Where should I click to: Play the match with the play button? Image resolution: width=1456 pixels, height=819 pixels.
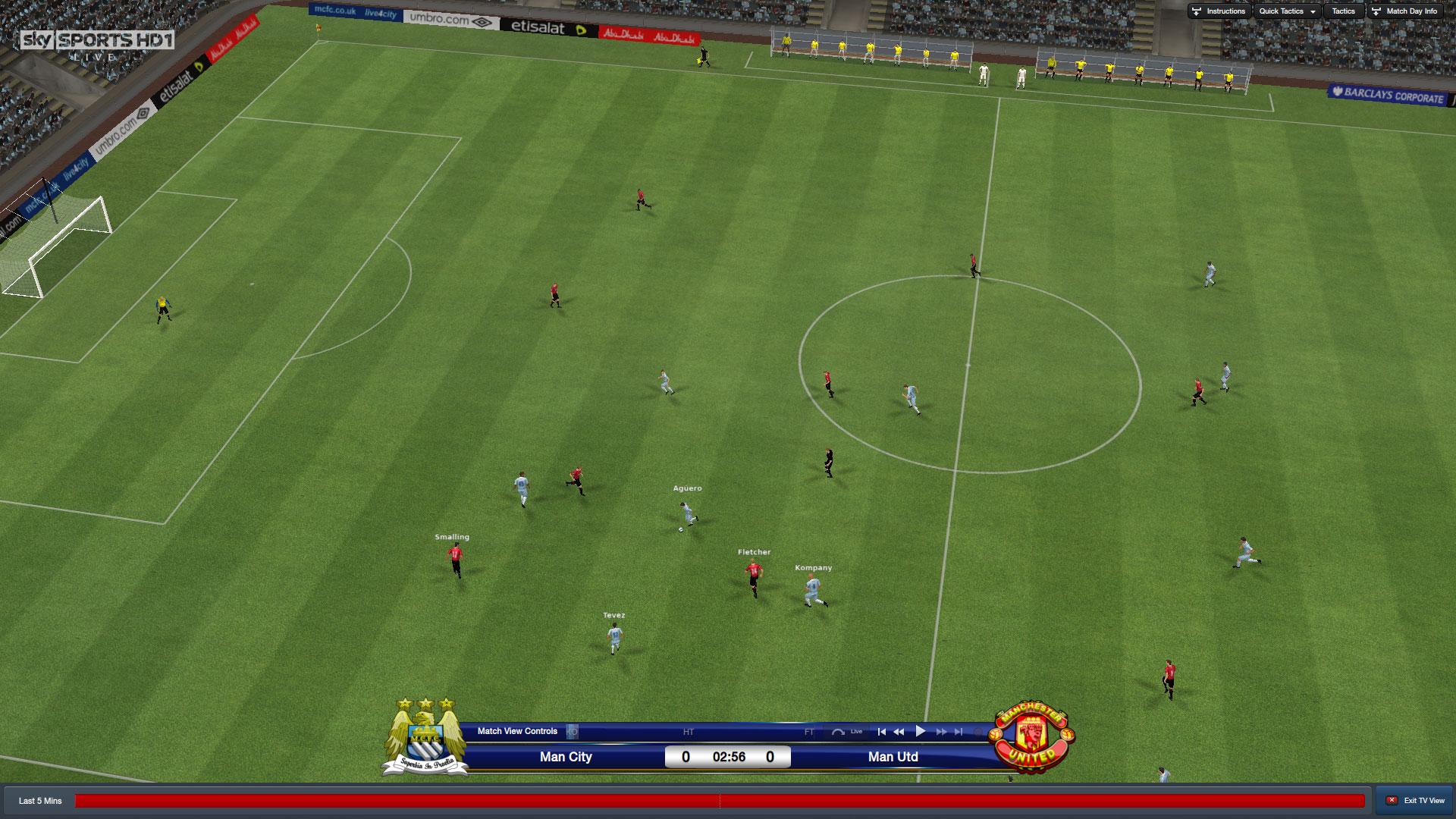921,732
